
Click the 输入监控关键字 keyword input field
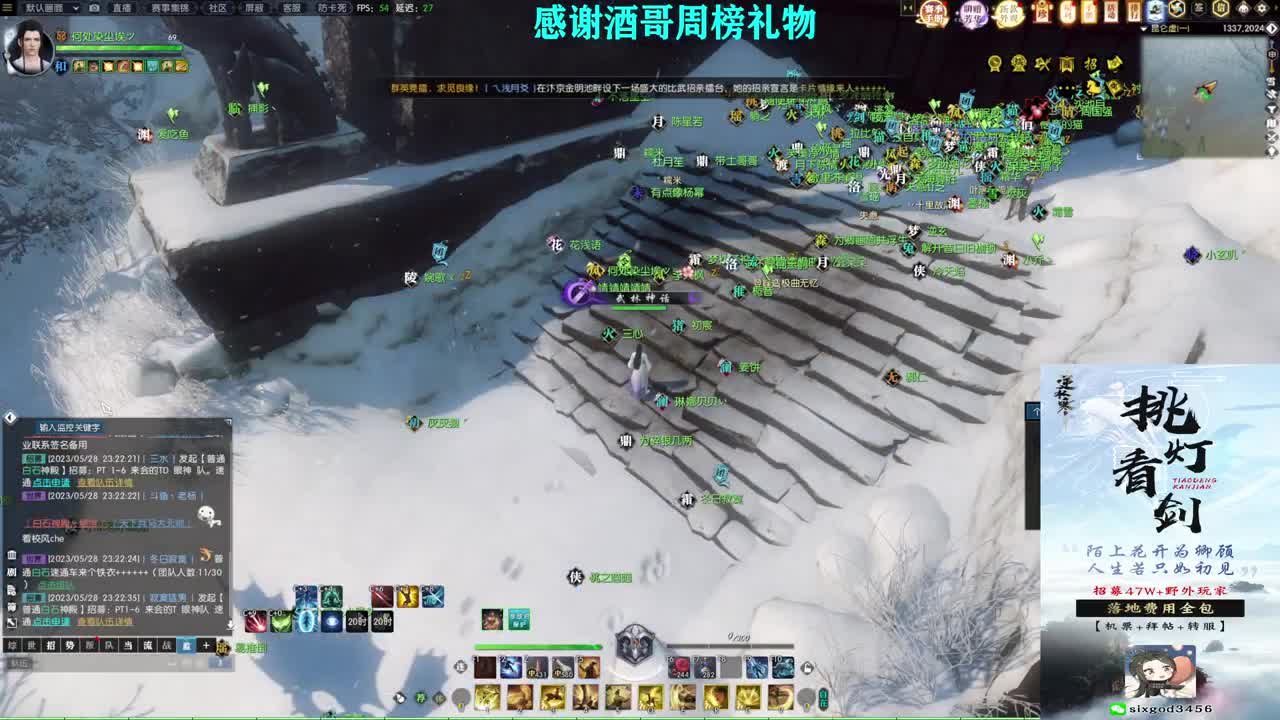click(70, 427)
